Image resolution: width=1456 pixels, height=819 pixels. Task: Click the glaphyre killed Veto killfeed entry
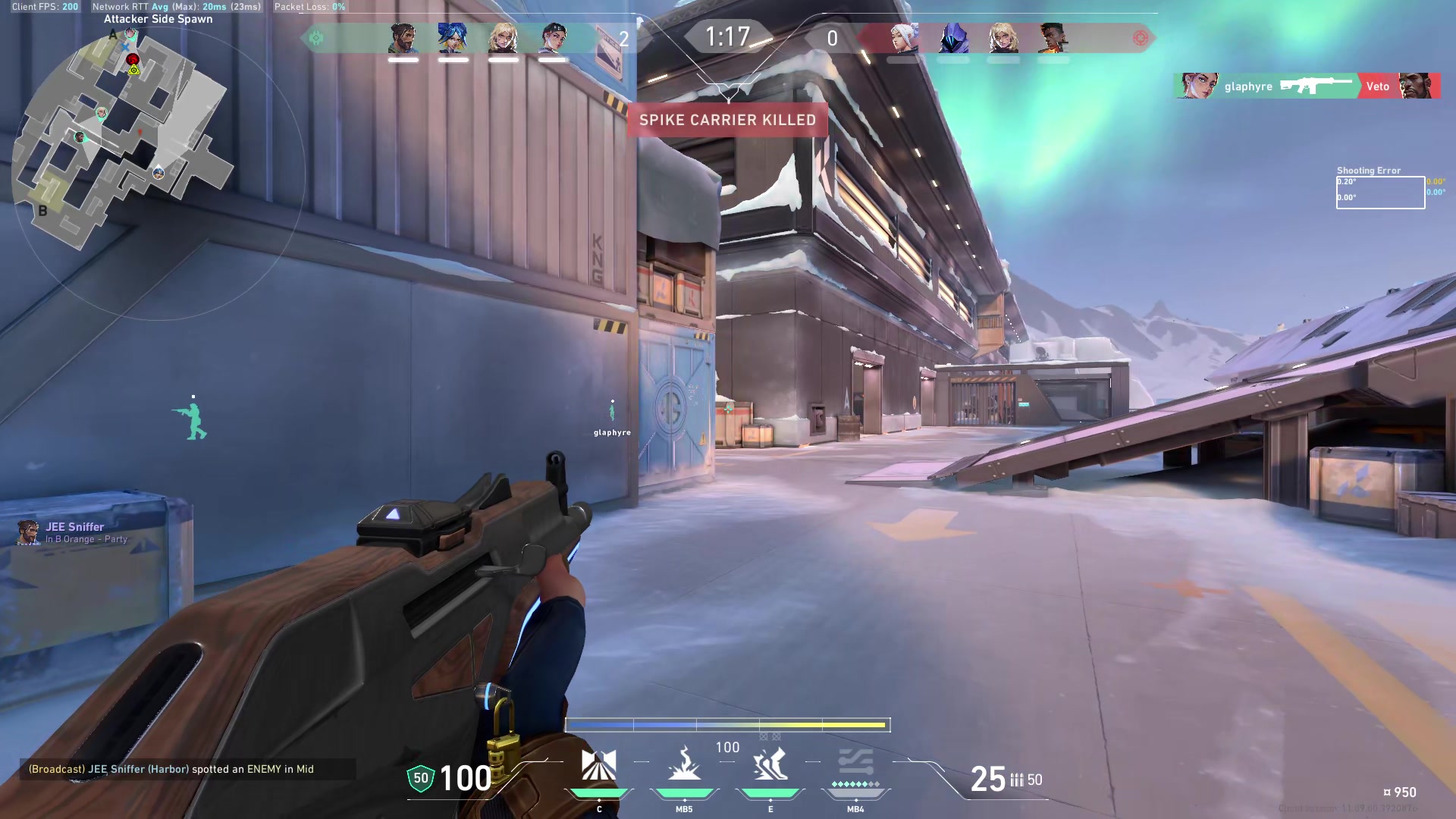(x=1306, y=86)
